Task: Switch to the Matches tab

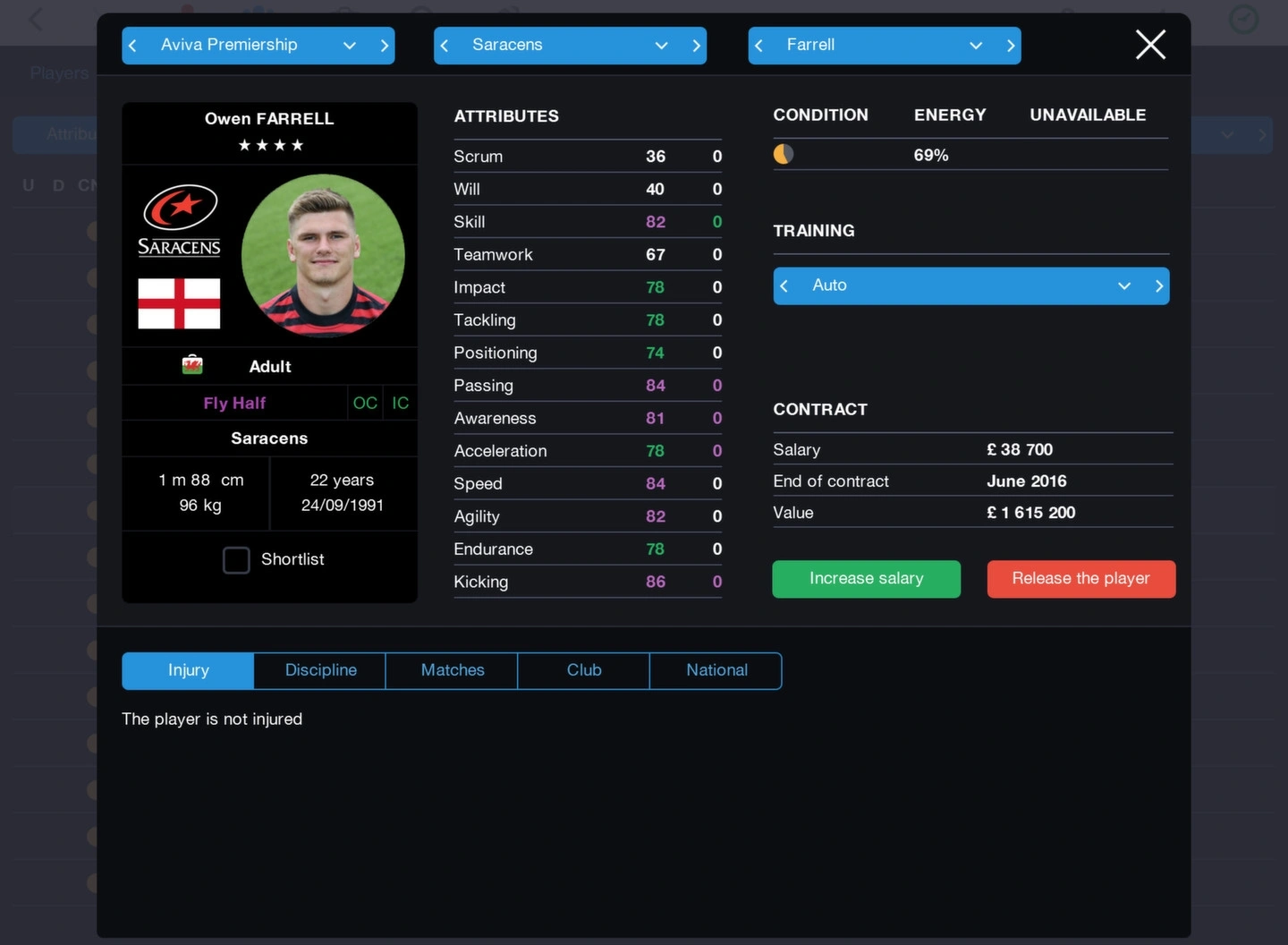Action: 452,670
